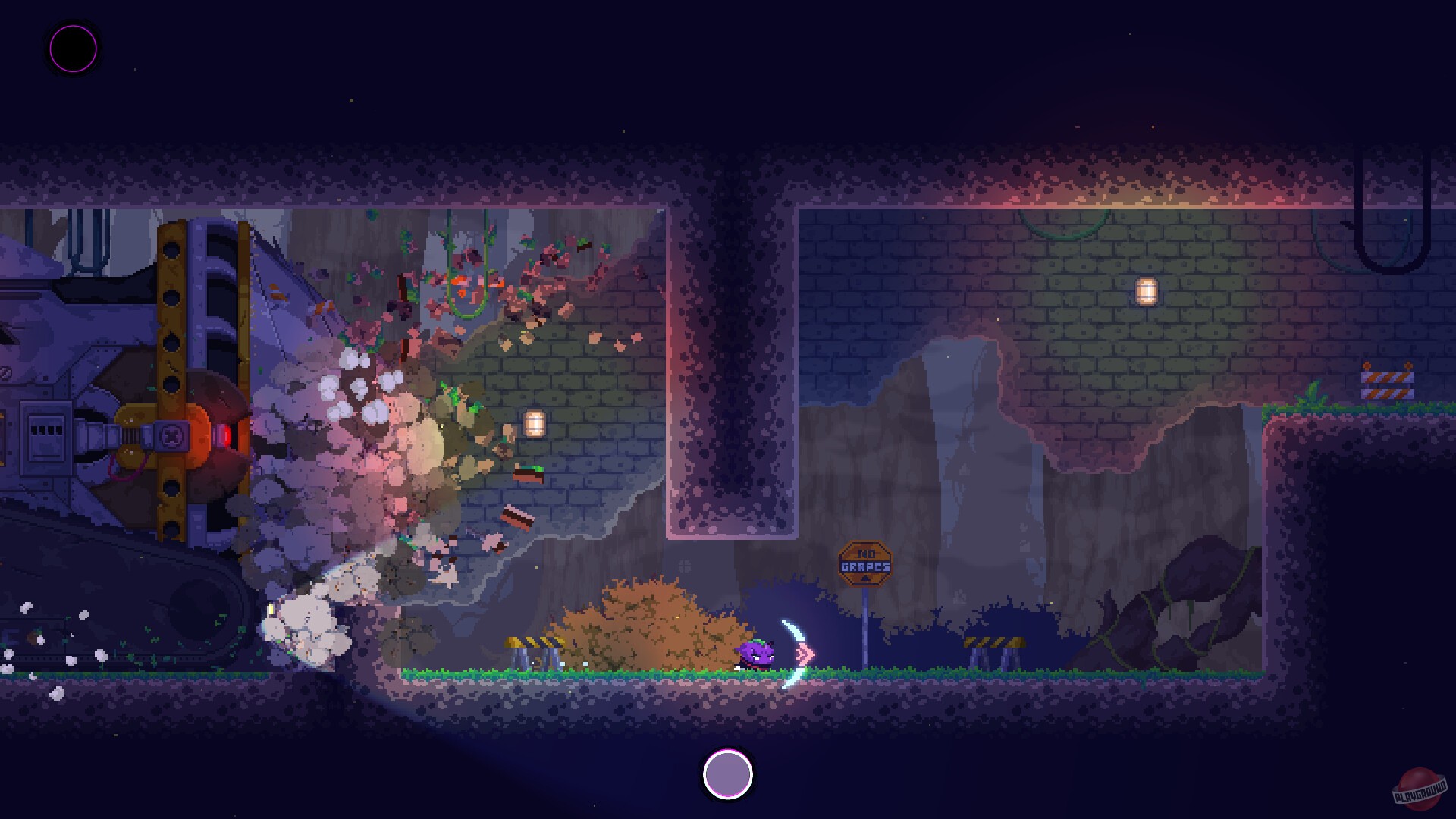
Task: Click the empty ability ring icon top-left
Action: point(72,49)
